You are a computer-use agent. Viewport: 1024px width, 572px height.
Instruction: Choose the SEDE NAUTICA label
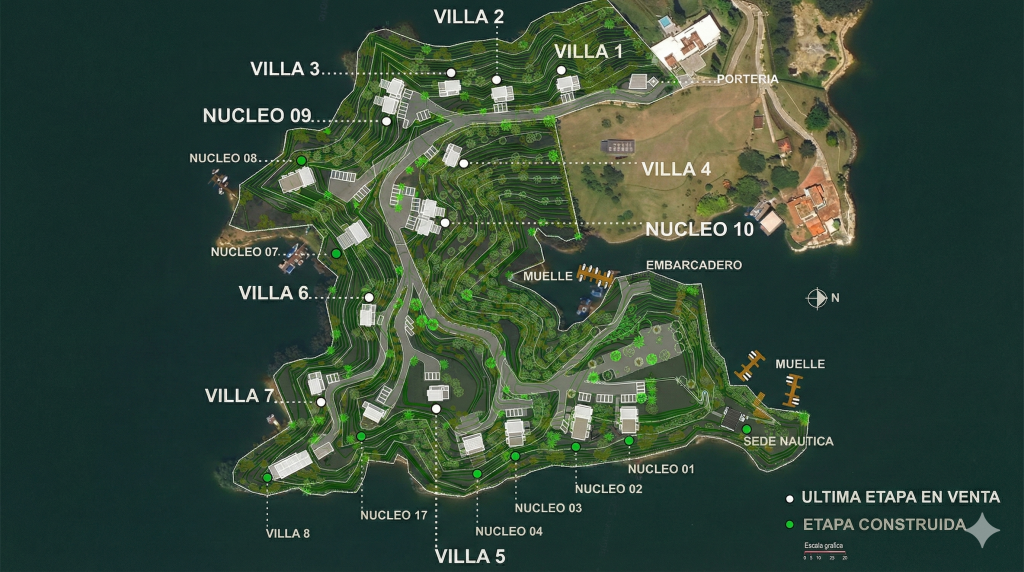point(788,441)
